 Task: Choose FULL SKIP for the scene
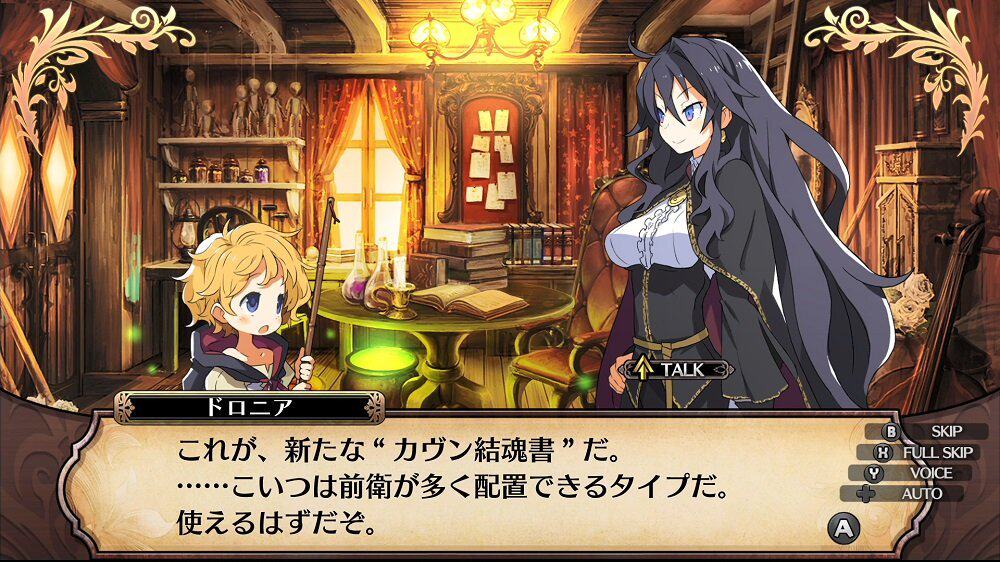[923, 452]
